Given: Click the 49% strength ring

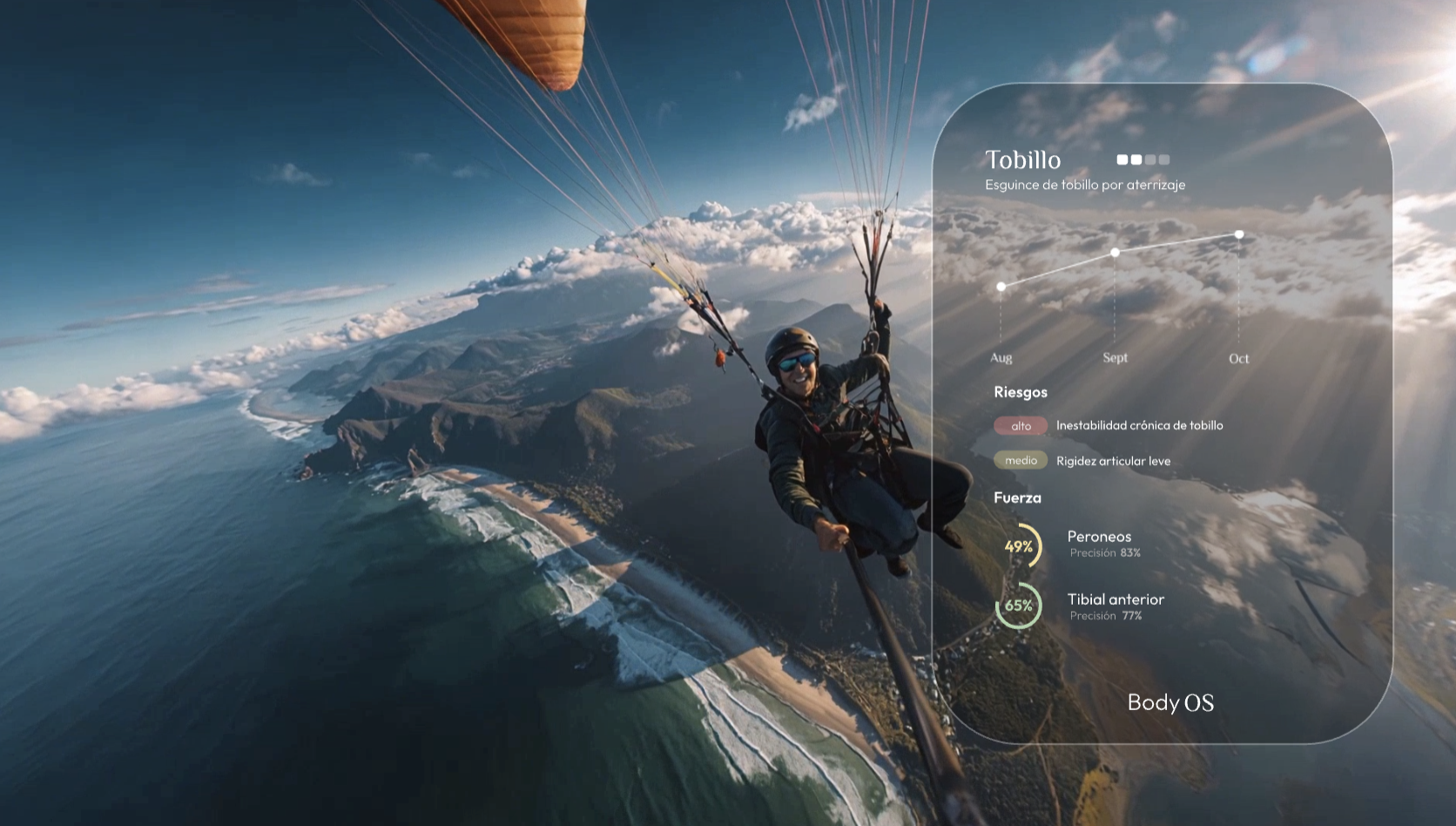Looking at the screenshot, I should [1019, 546].
